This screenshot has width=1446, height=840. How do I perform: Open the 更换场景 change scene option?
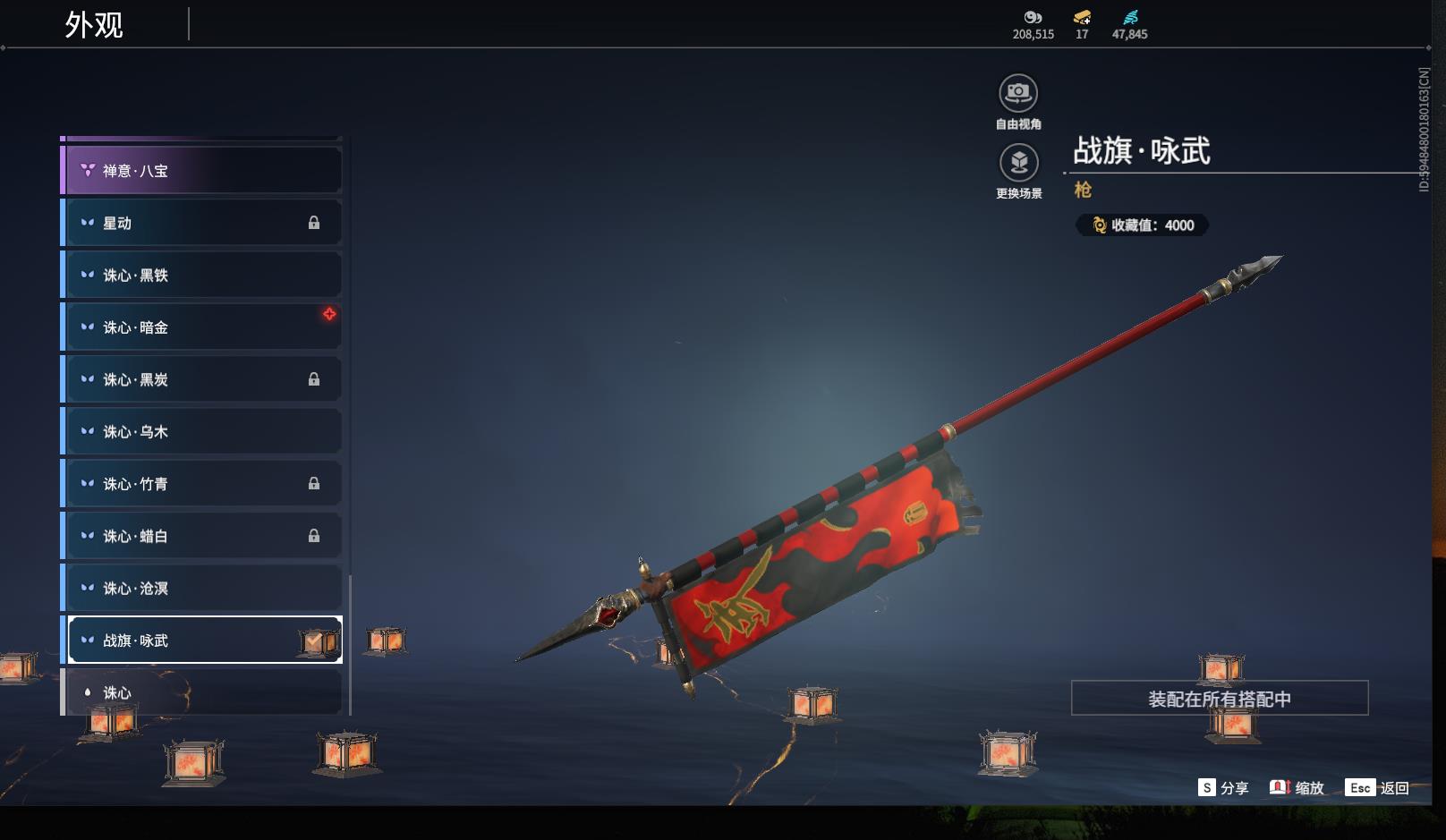click(x=1018, y=164)
